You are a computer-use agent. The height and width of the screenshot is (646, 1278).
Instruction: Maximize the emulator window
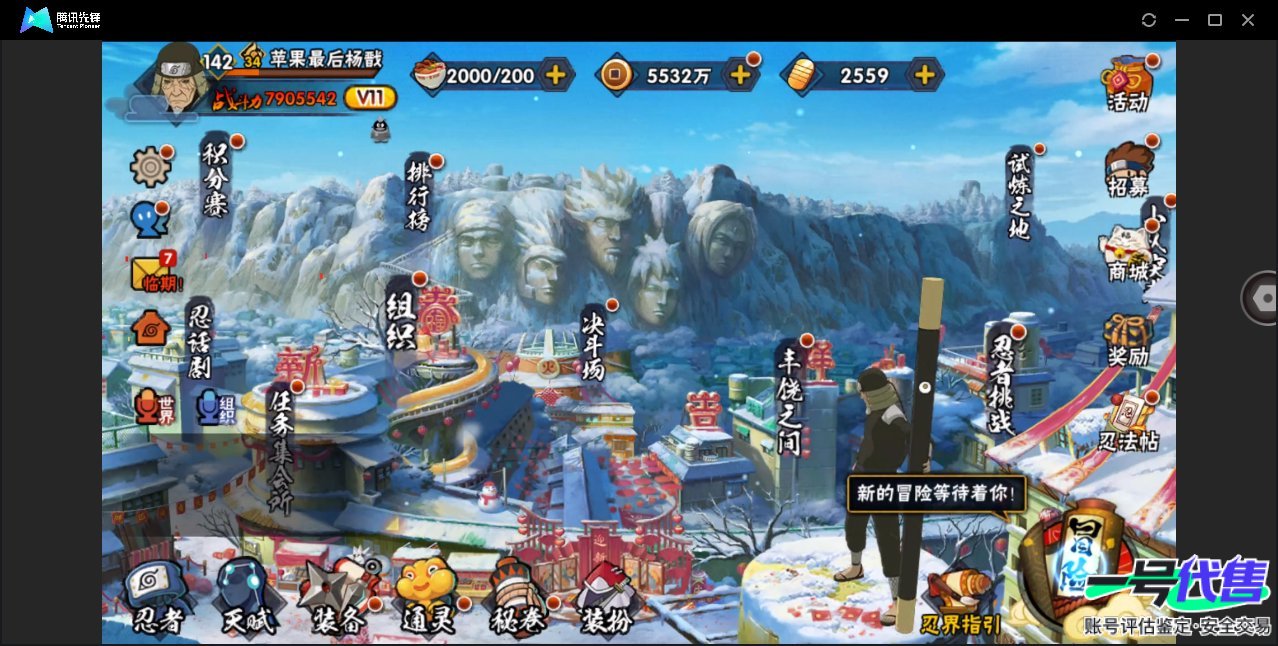coord(1215,20)
